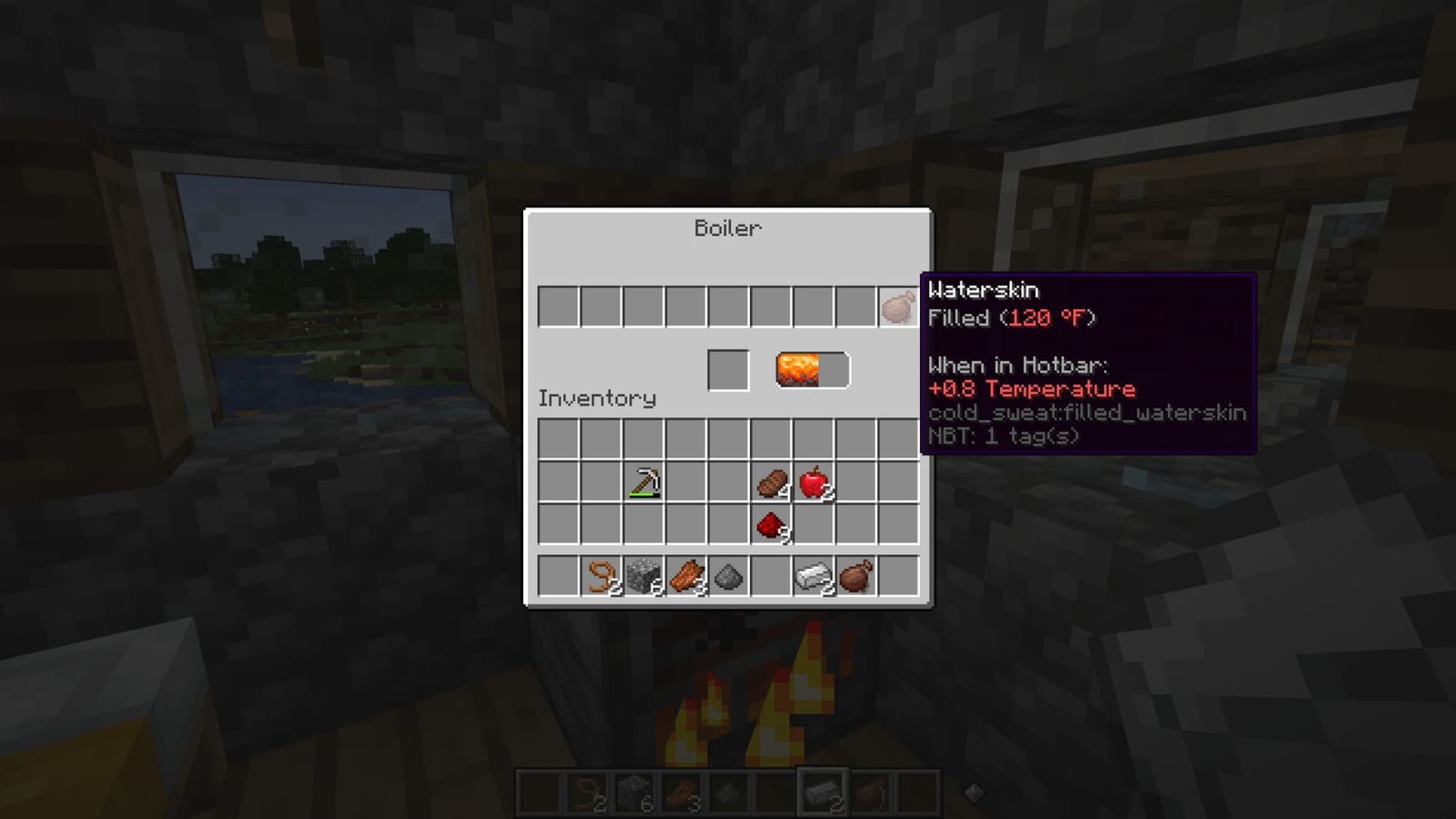Viewport: 1456px width, 819px height.
Task: Click the Inventory label
Action: click(x=596, y=399)
